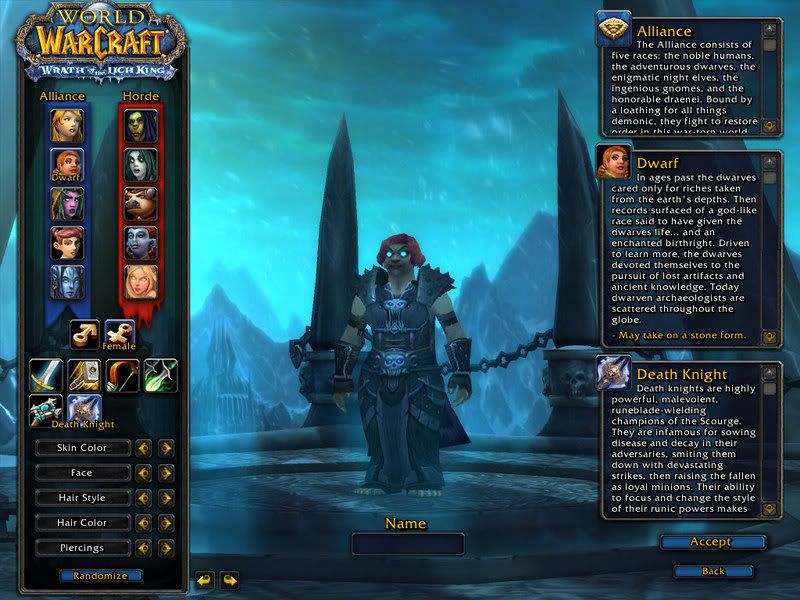Click the character Name input field
This screenshot has width=800, height=600.
408,544
